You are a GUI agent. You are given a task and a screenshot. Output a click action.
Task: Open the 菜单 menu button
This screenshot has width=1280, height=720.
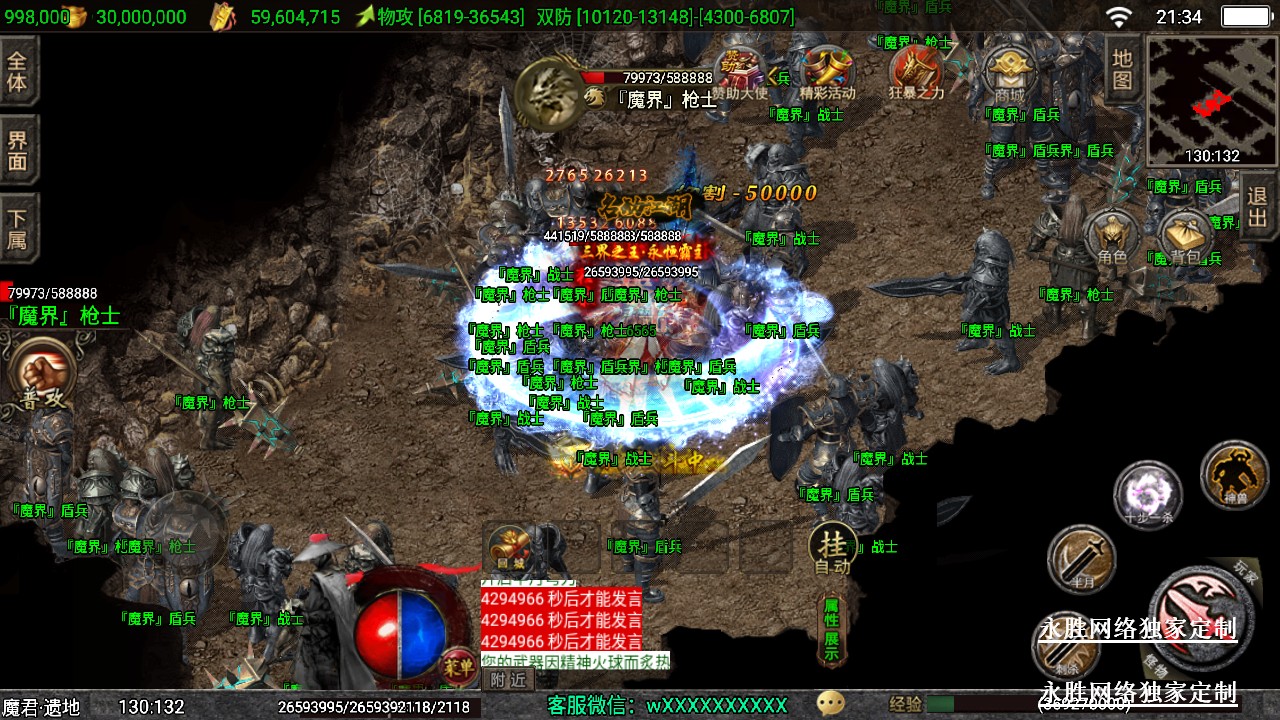[458, 664]
